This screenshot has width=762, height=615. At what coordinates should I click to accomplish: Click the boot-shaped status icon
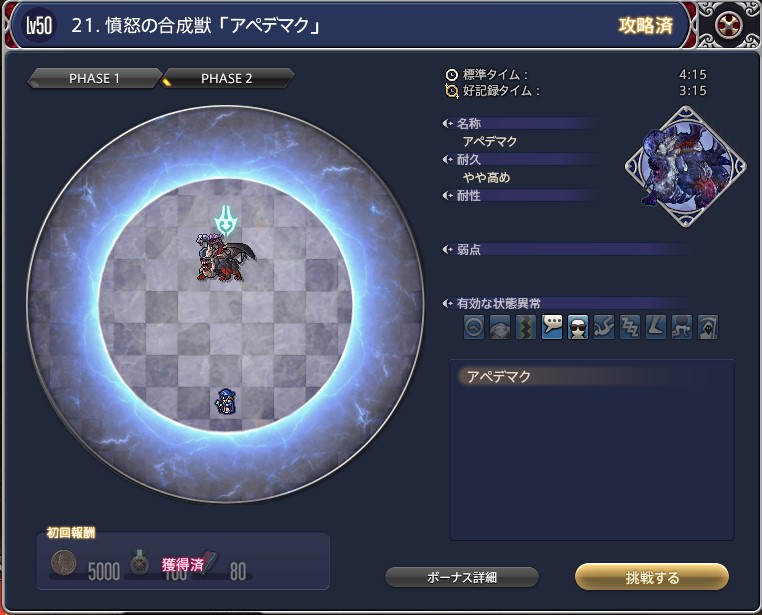(656, 327)
